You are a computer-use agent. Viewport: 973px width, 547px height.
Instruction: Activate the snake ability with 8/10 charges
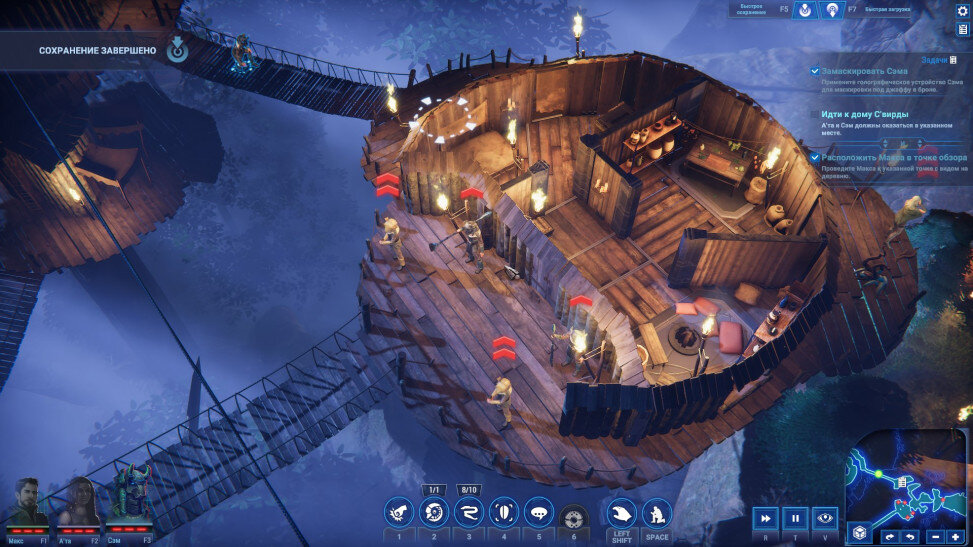(x=469, y=513)
